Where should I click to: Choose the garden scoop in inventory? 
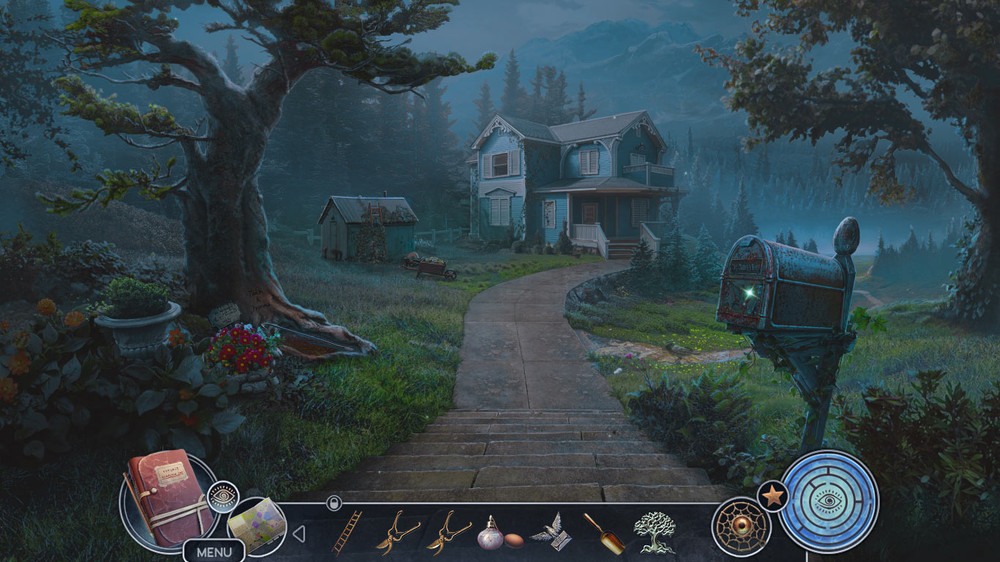coord(604,533)
